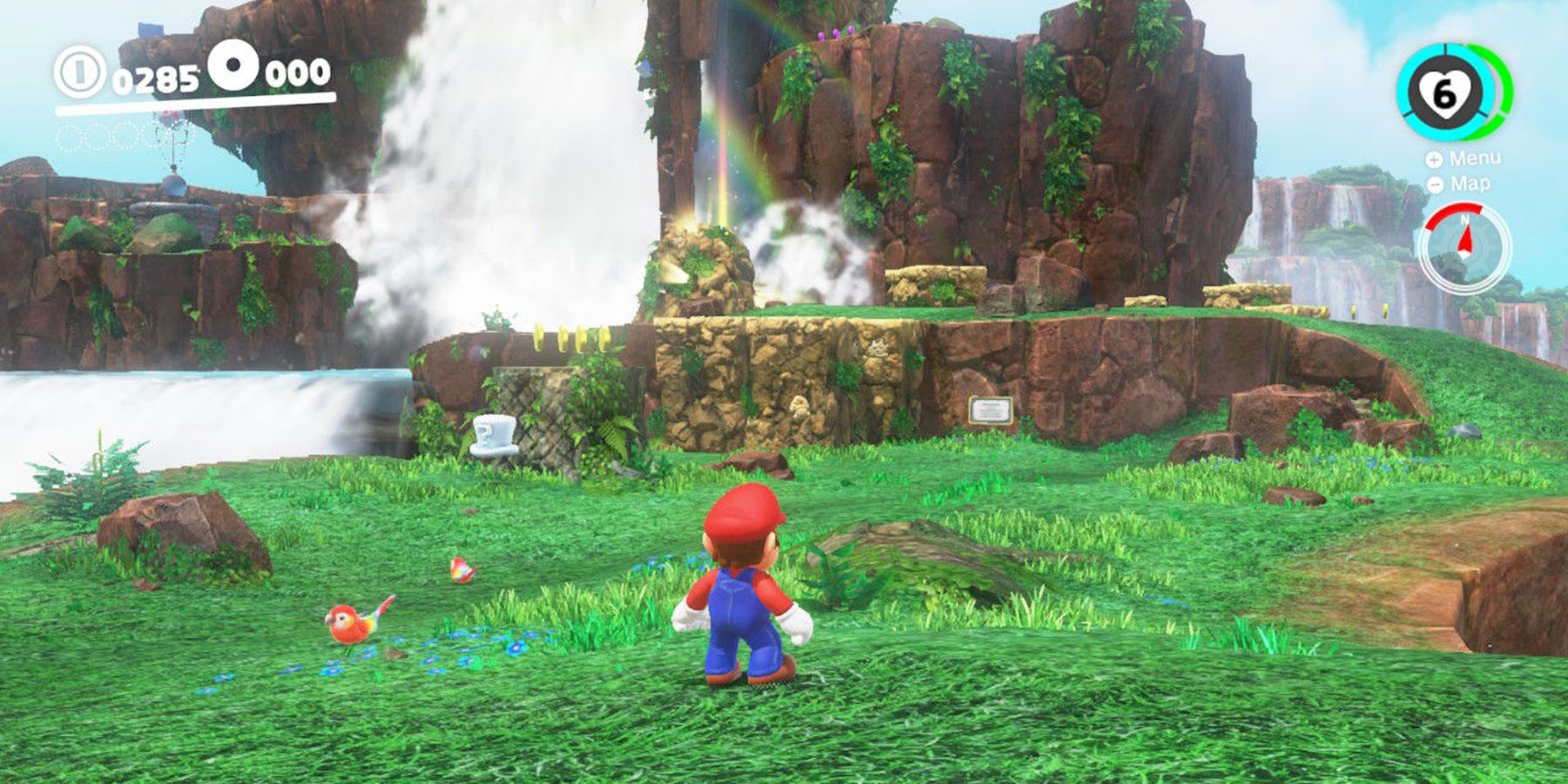Screen dimensions: 1568x784
Task: Open the Map via its label
Action: pyautogui.click(x=1471, y=184)
